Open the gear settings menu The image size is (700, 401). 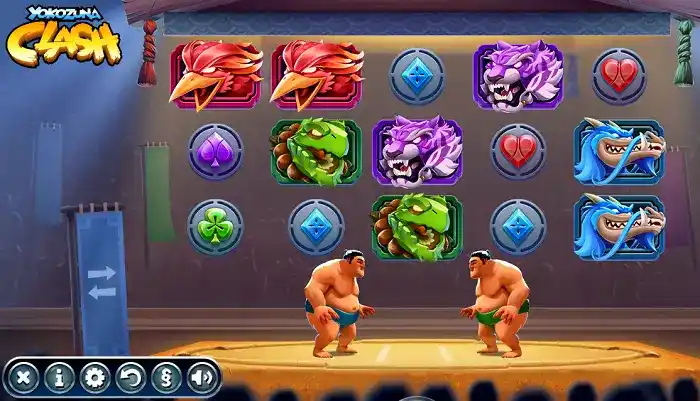95,377
